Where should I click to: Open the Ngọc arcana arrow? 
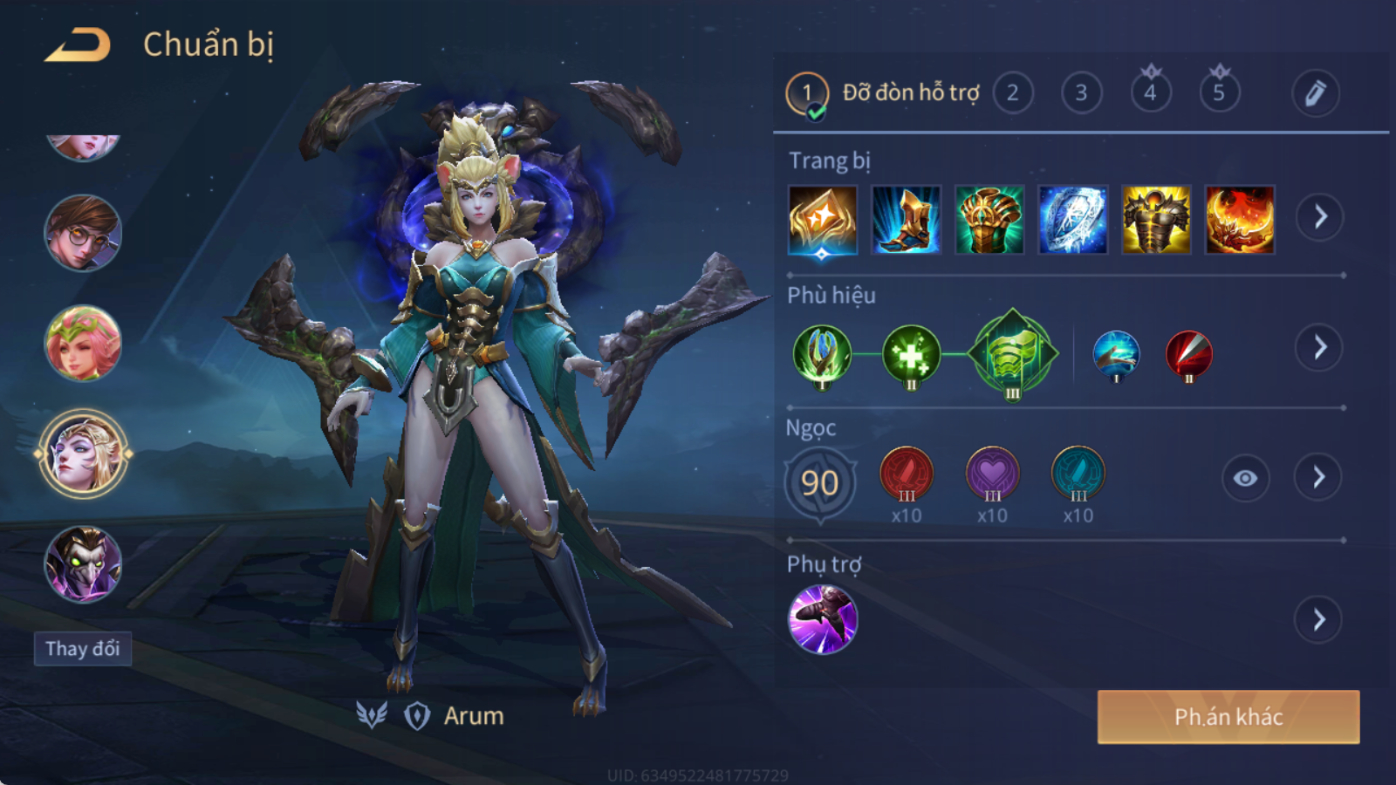pyautogui.click(x=1318, y=478)
